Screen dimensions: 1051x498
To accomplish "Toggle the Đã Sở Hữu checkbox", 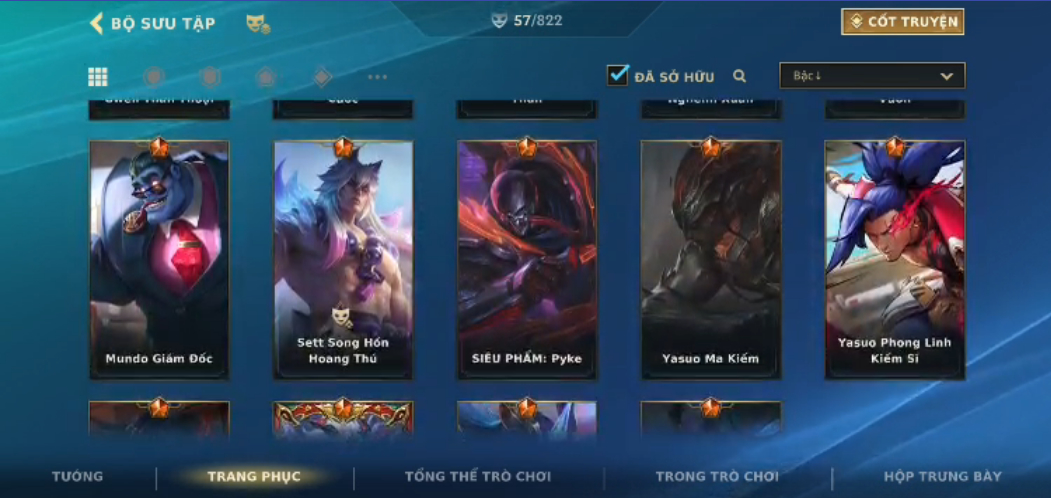I will 618,75.
